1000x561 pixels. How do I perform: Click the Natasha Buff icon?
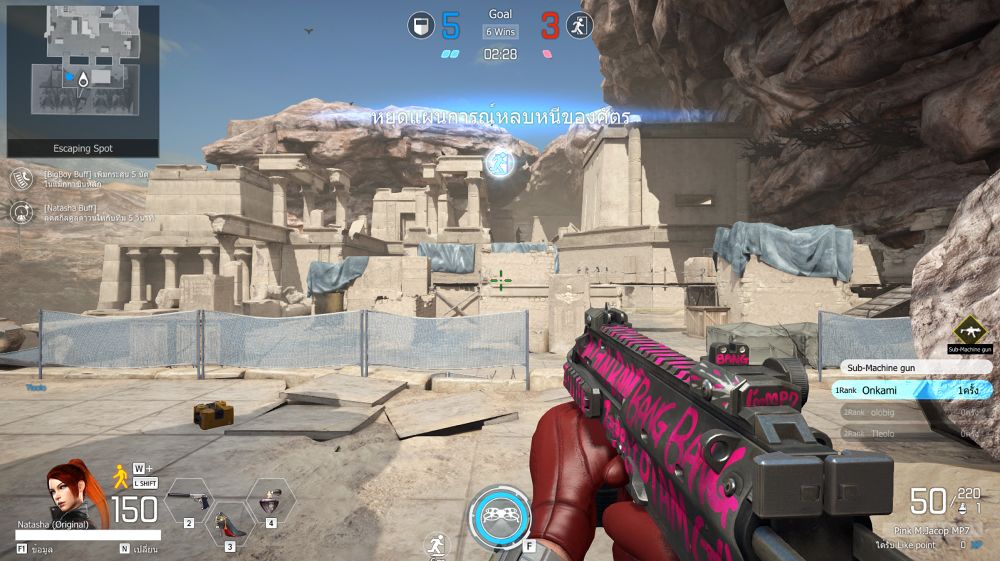[22, 212]
